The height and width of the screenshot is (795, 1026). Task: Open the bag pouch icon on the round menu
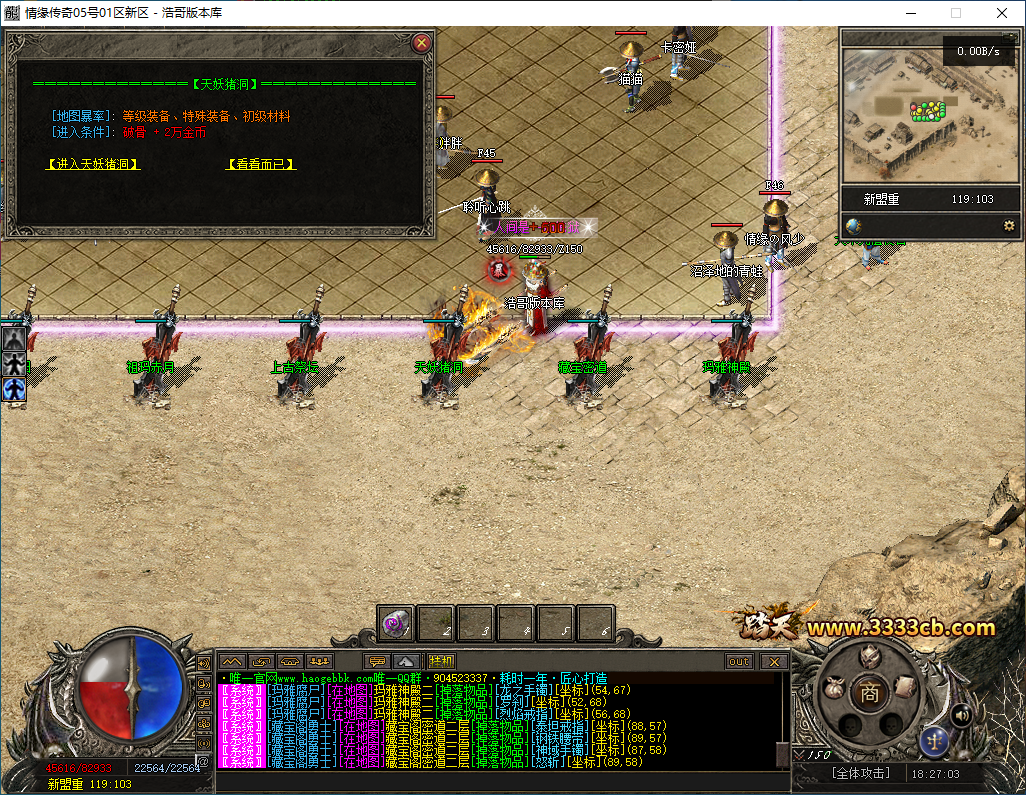[834, 687]
